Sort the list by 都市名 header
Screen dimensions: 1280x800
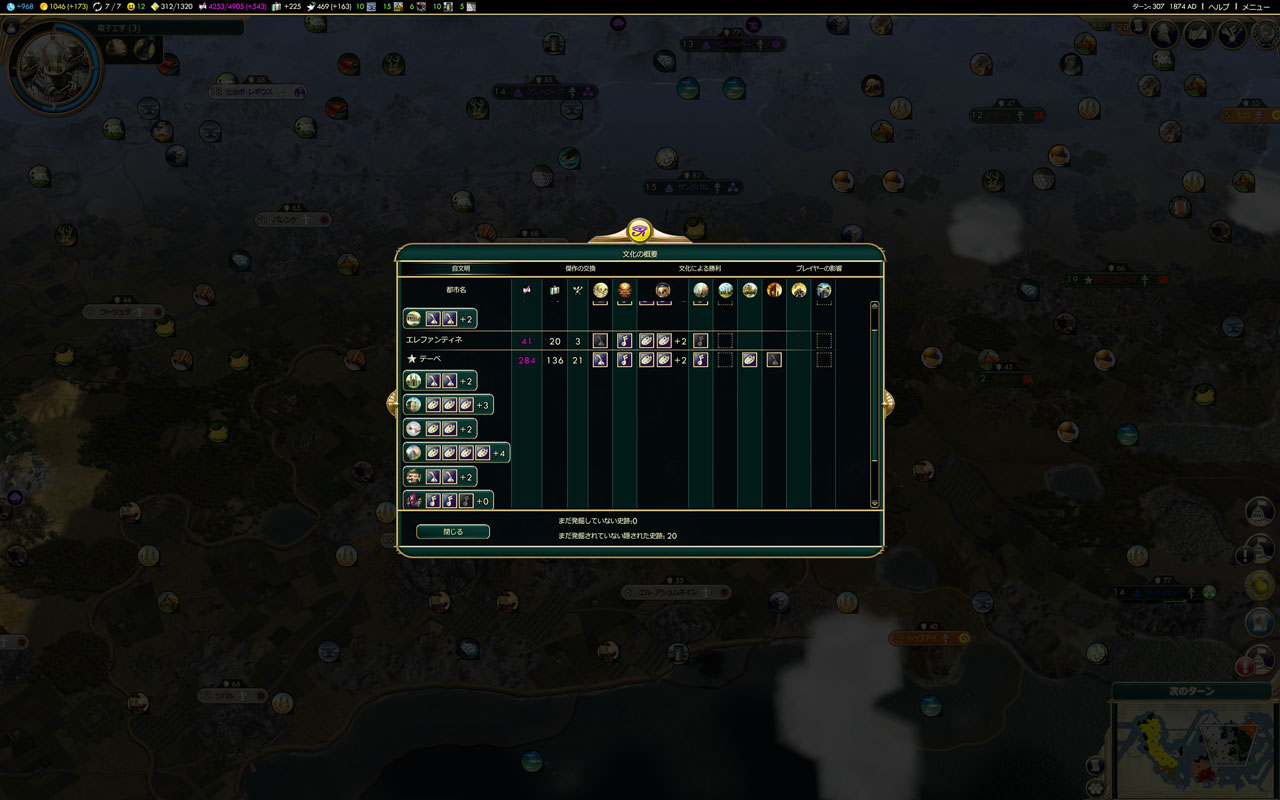tap(456, 290)
